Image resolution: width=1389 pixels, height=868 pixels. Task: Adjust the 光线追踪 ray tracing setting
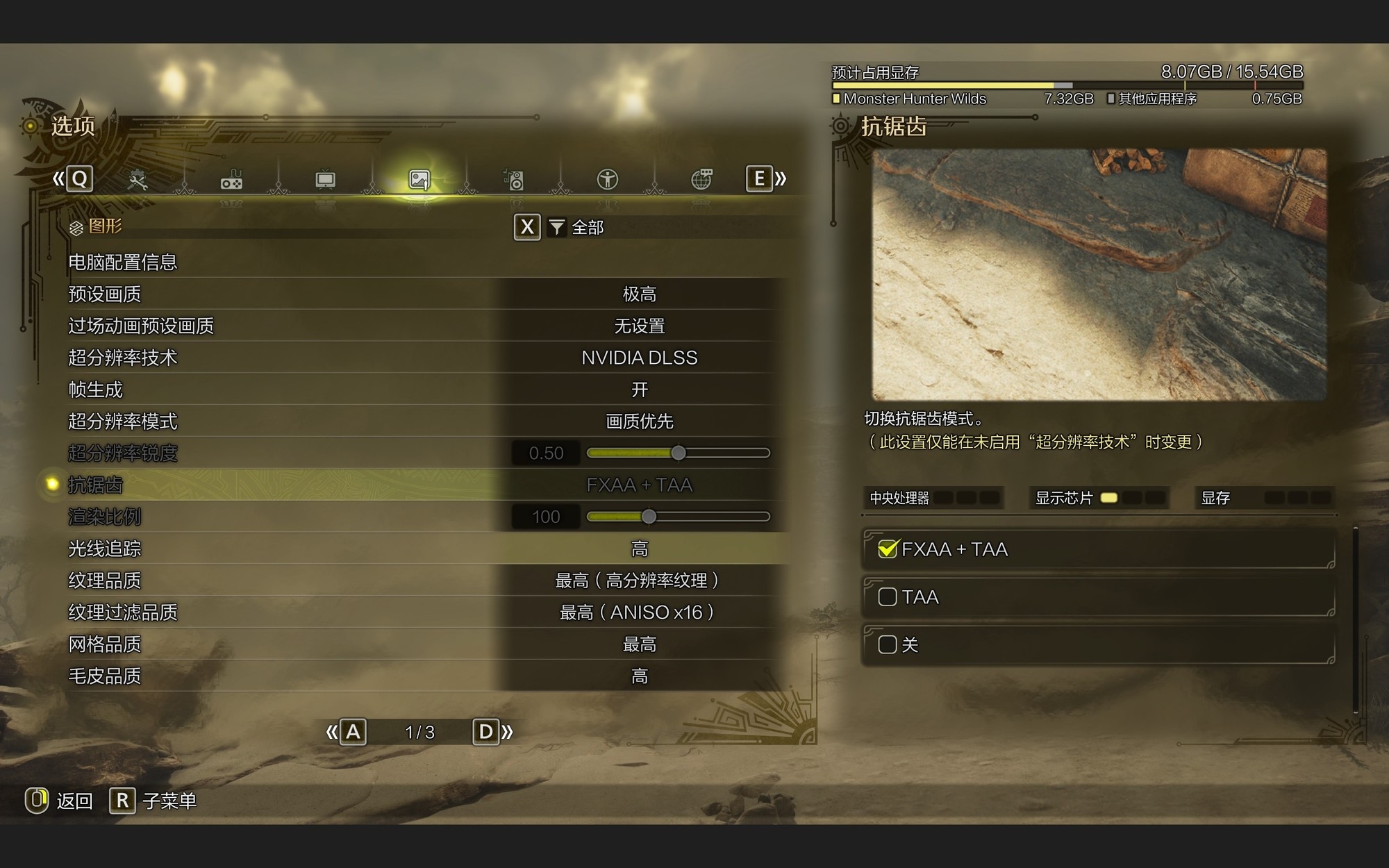click(639, 549)
